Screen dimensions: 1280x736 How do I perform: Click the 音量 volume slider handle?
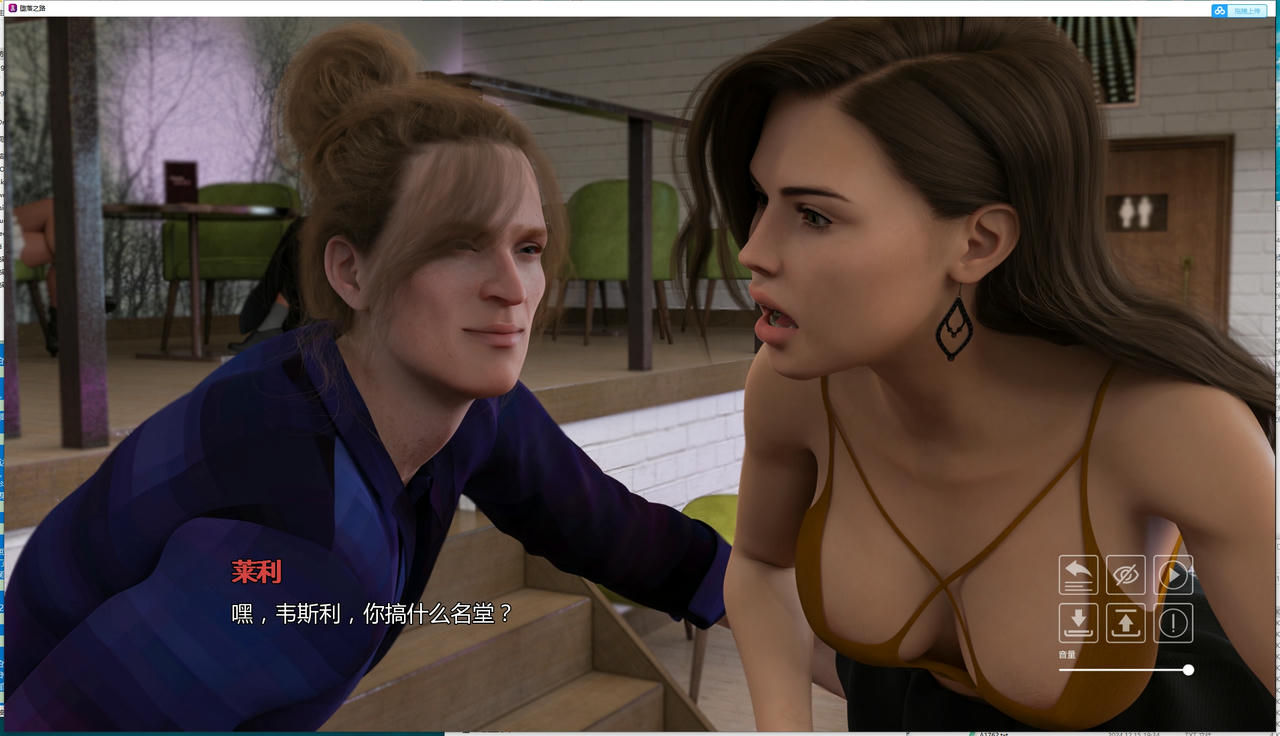pos(1188,670)
